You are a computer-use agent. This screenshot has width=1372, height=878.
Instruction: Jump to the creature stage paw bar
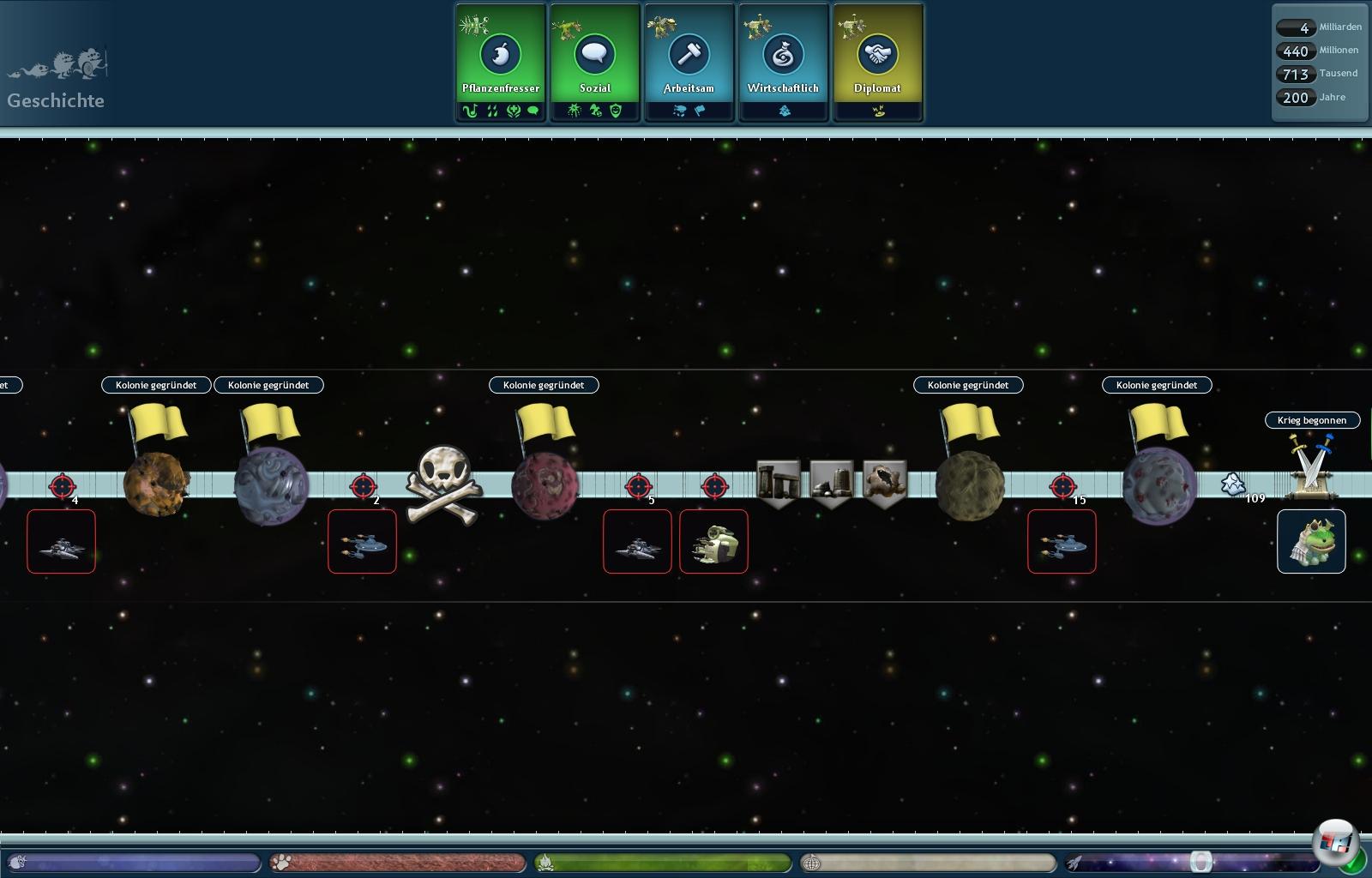(x=398, y=862)
